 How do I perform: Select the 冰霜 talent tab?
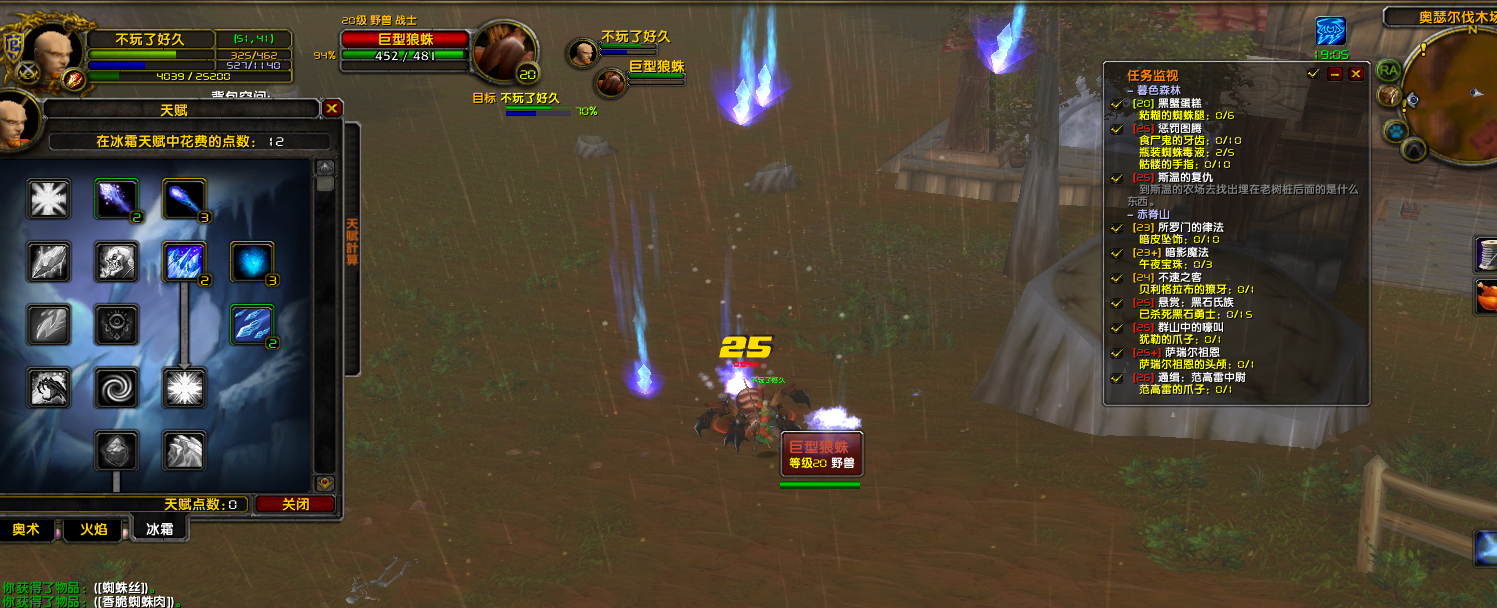click(159, 529)
